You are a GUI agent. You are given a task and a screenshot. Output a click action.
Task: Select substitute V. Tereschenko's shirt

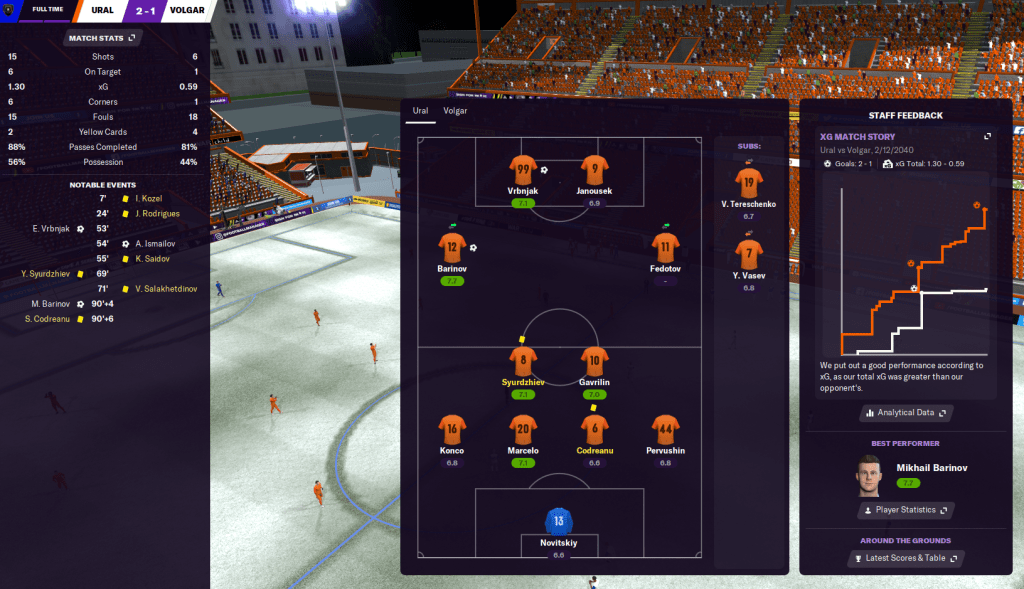point(748,182)
